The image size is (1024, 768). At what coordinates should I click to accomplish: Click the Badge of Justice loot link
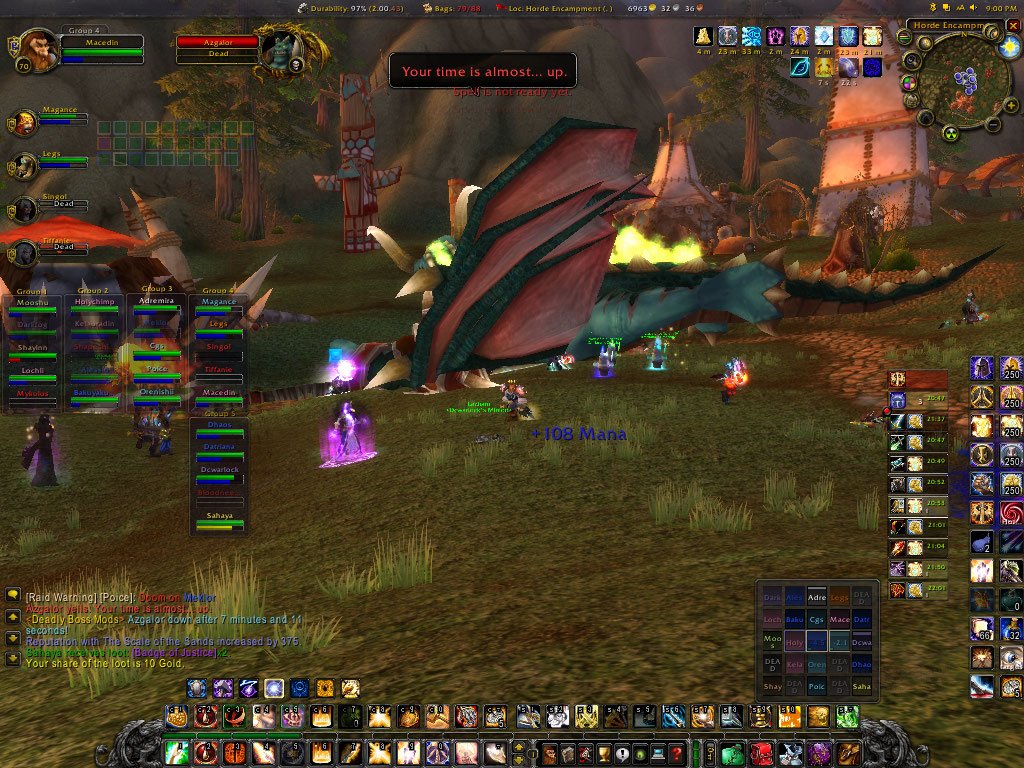[x=176, y=652]
